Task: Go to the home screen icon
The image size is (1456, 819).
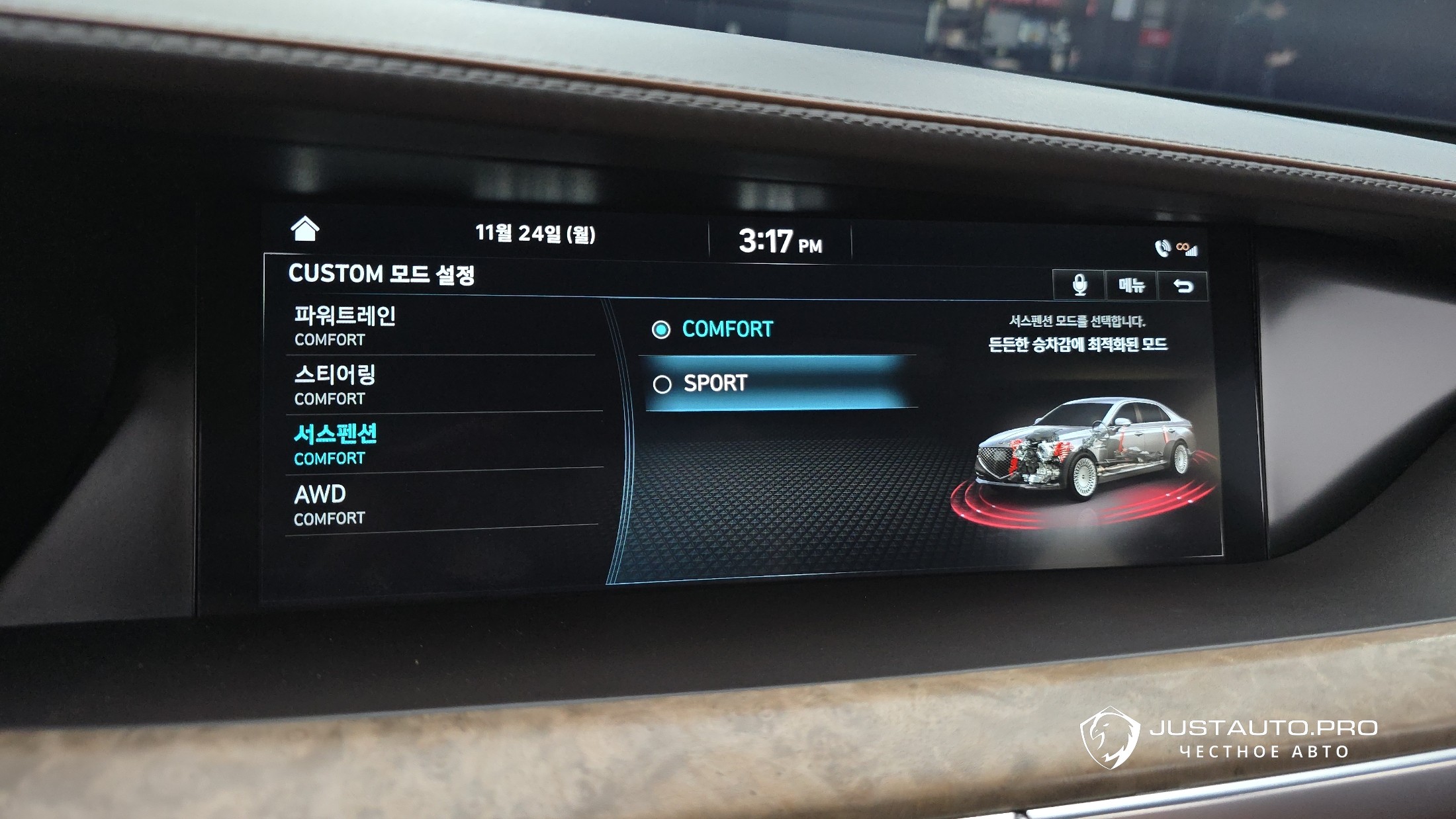Action: tap(305, 229)
